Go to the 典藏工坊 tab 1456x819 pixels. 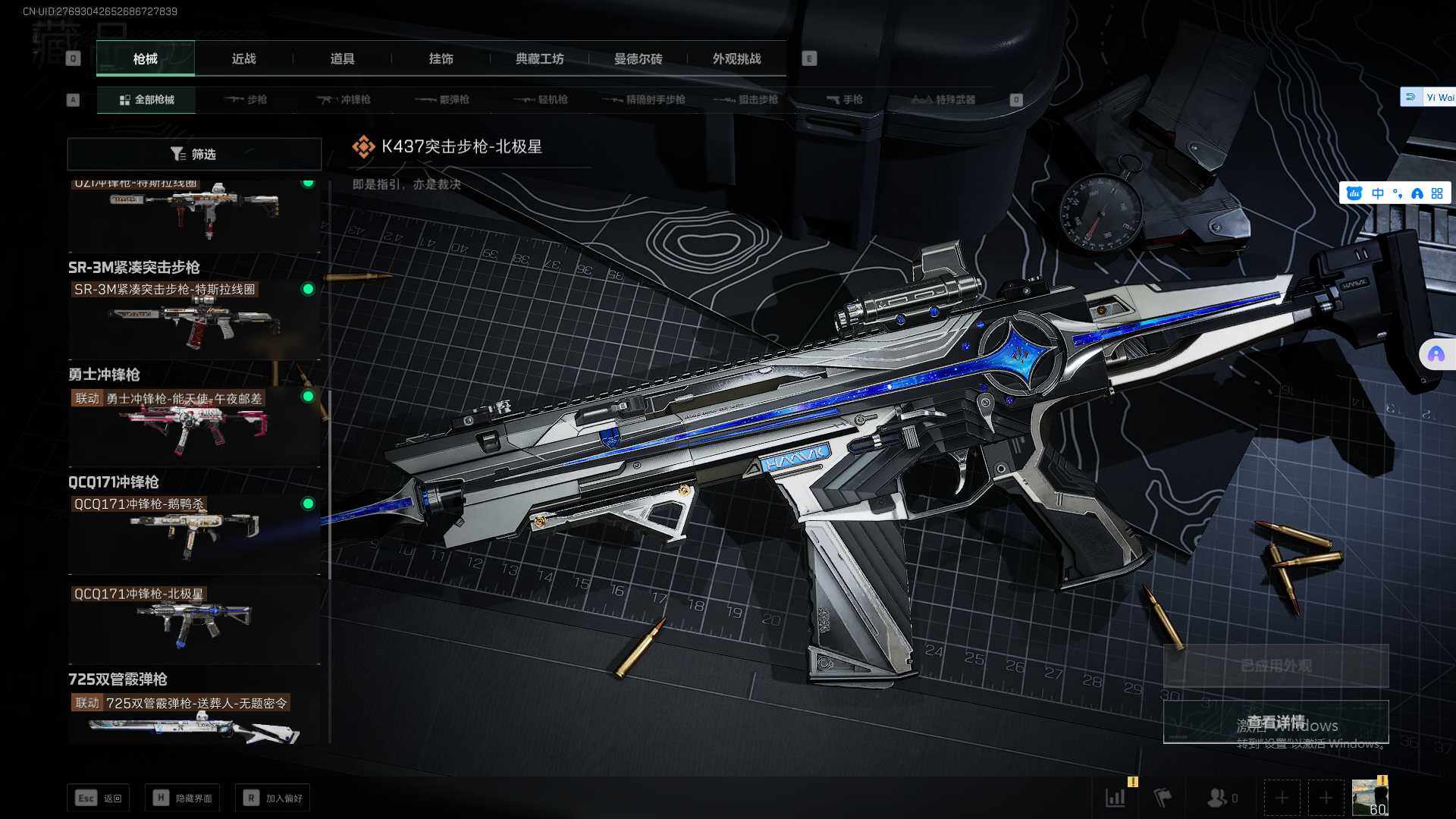point(539,58)
